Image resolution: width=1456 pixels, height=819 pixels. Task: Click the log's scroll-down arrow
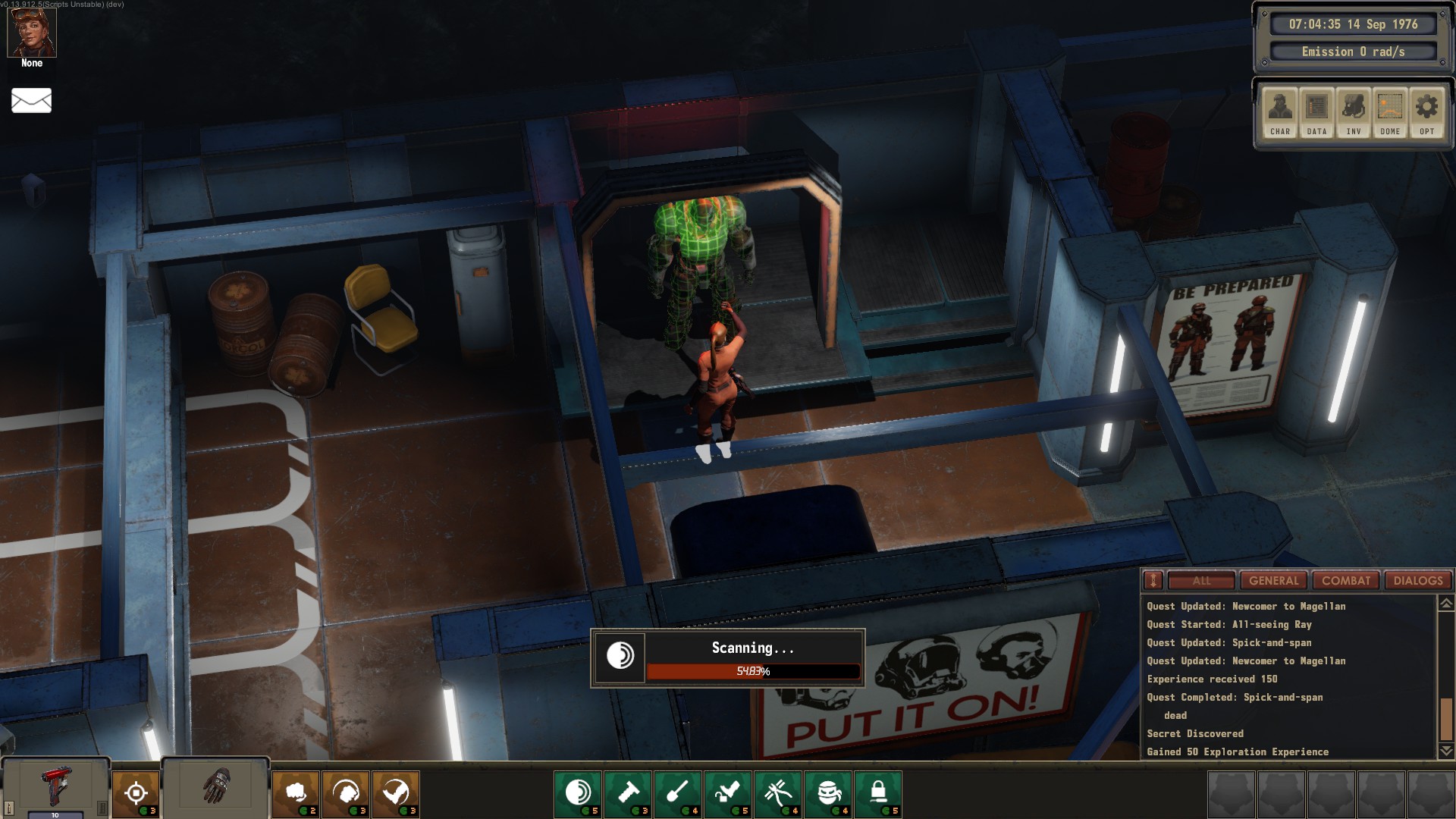[1446, 751]
